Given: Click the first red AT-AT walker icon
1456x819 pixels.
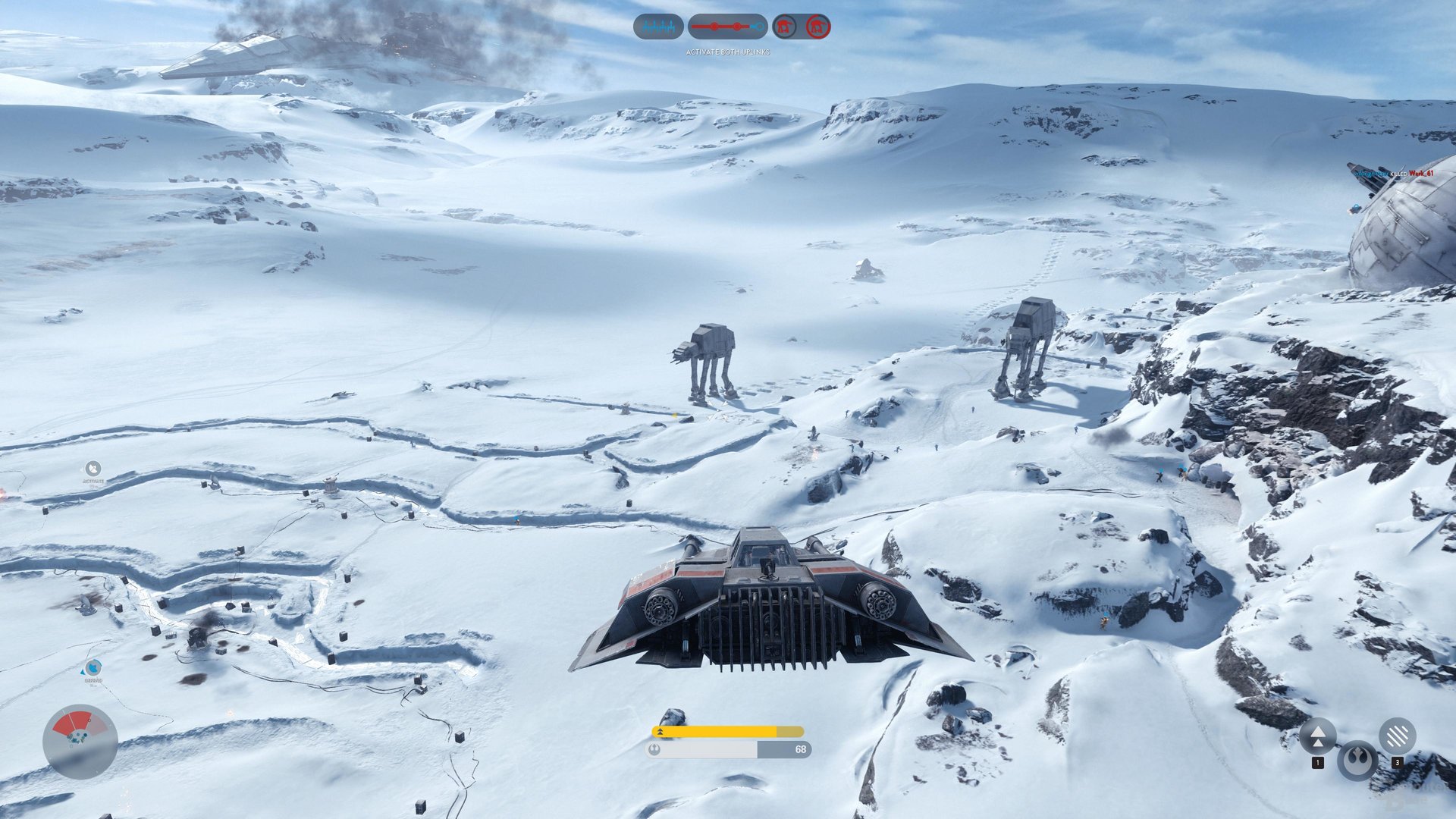Looking at the screenshot, I should [784, 27].
